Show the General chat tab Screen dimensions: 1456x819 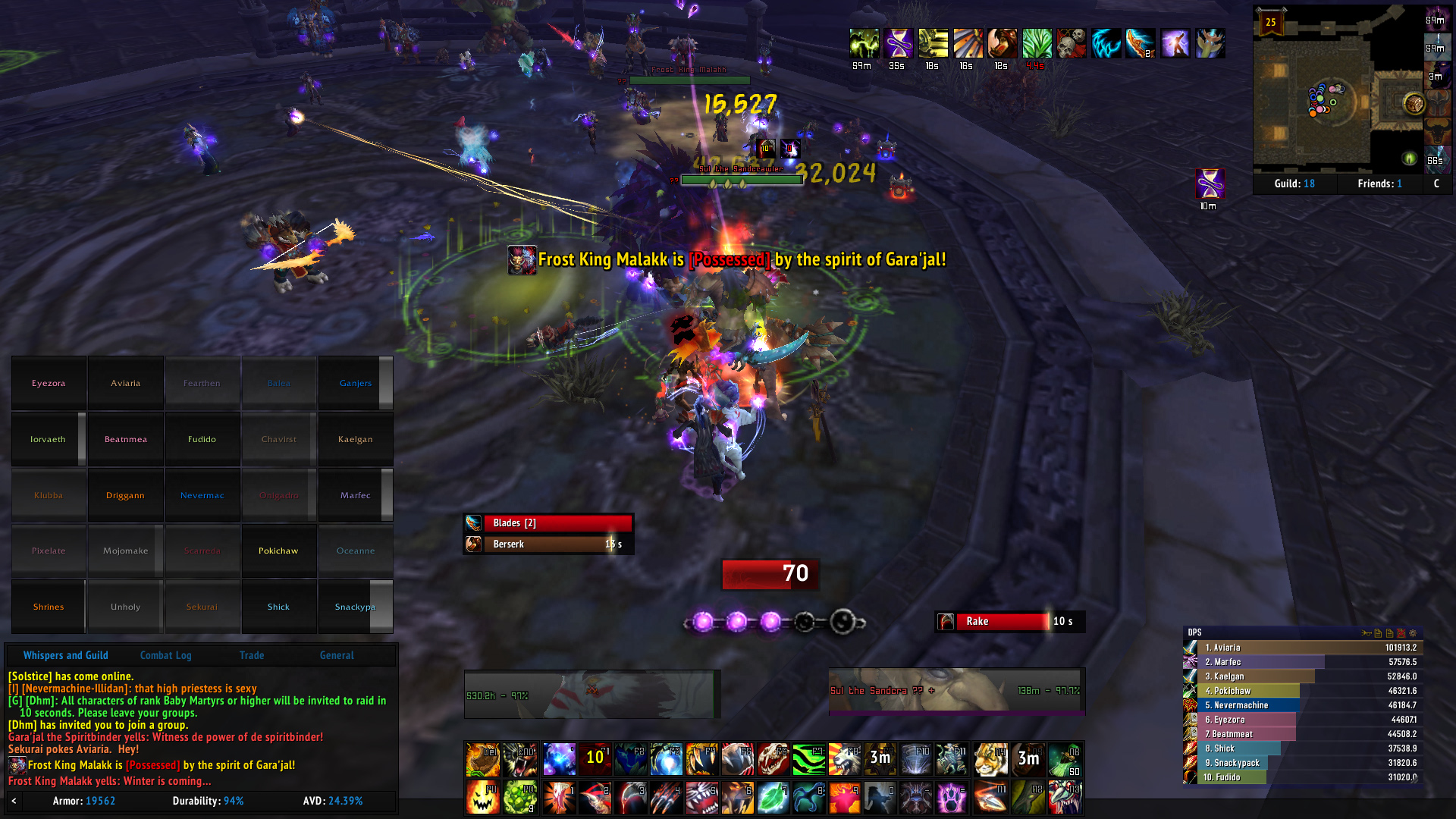(x=337, y=655)
